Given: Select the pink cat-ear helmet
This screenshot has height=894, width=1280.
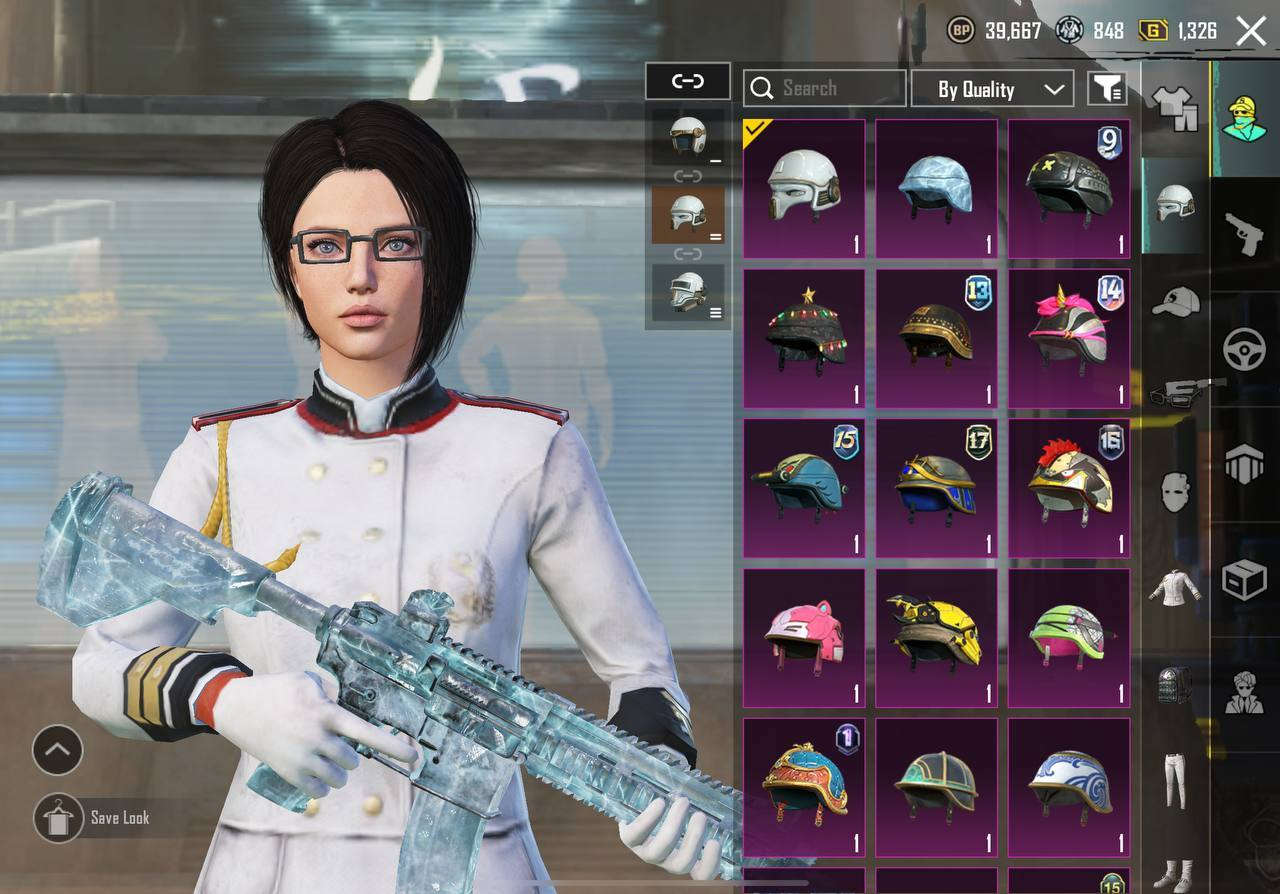Looking at the screenshot, I should click(x=804, y=638).
